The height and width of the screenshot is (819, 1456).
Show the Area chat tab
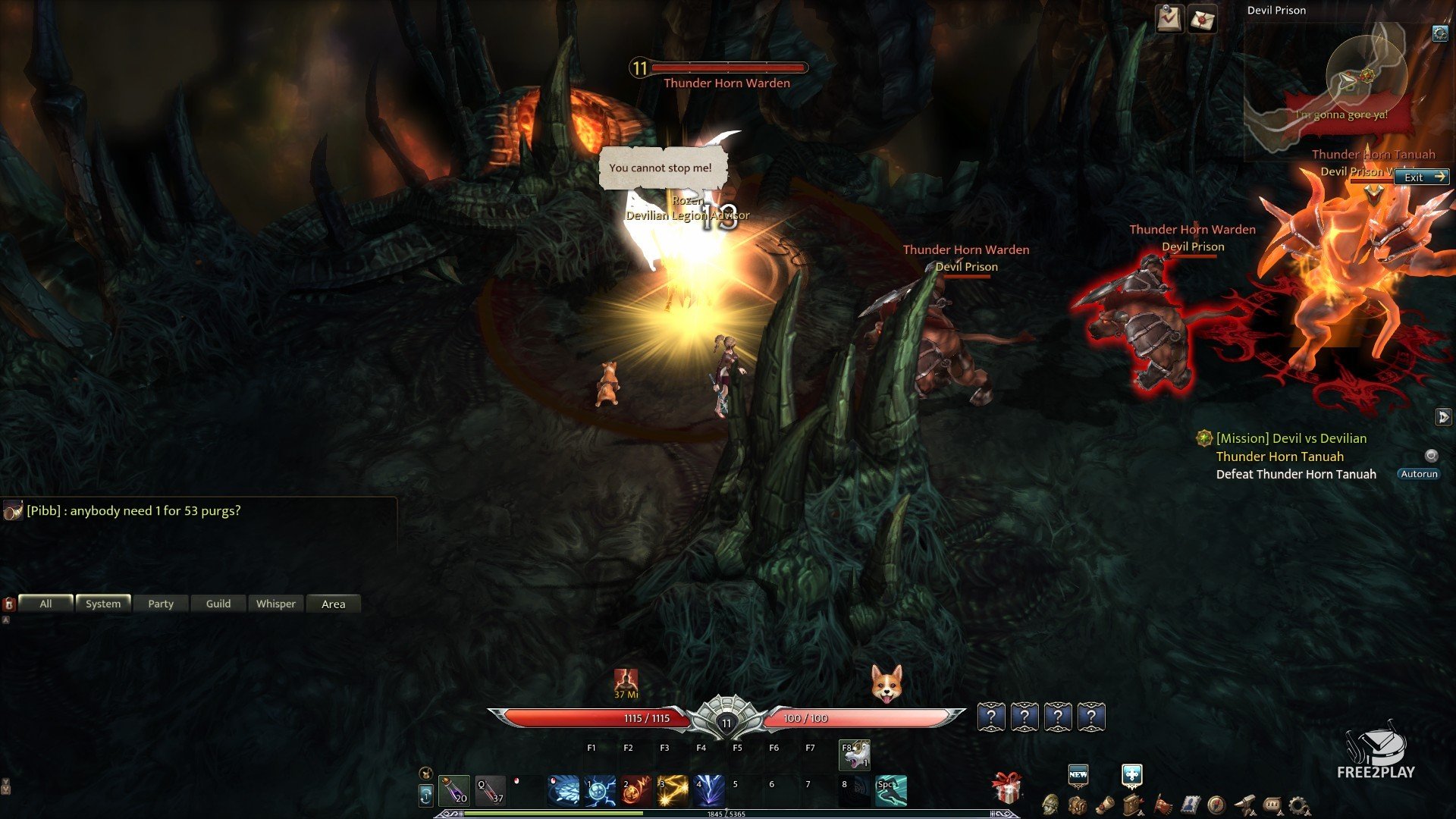[x=334, y=604]
